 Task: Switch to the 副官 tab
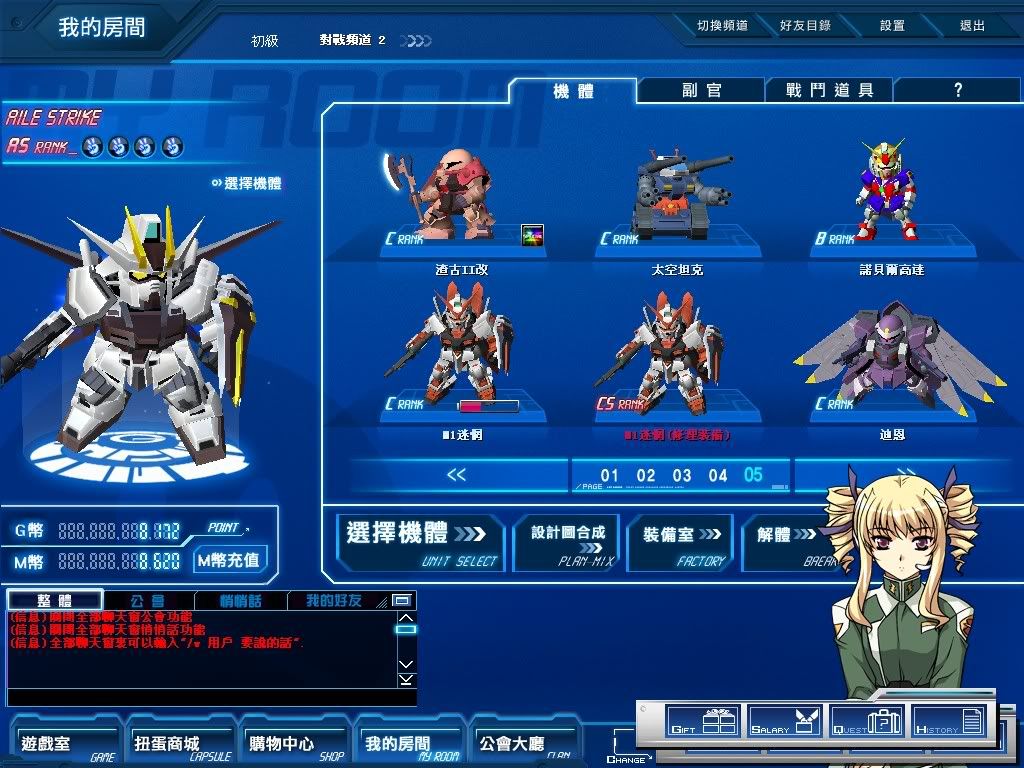pyautogui.click(x=702, y=90)
